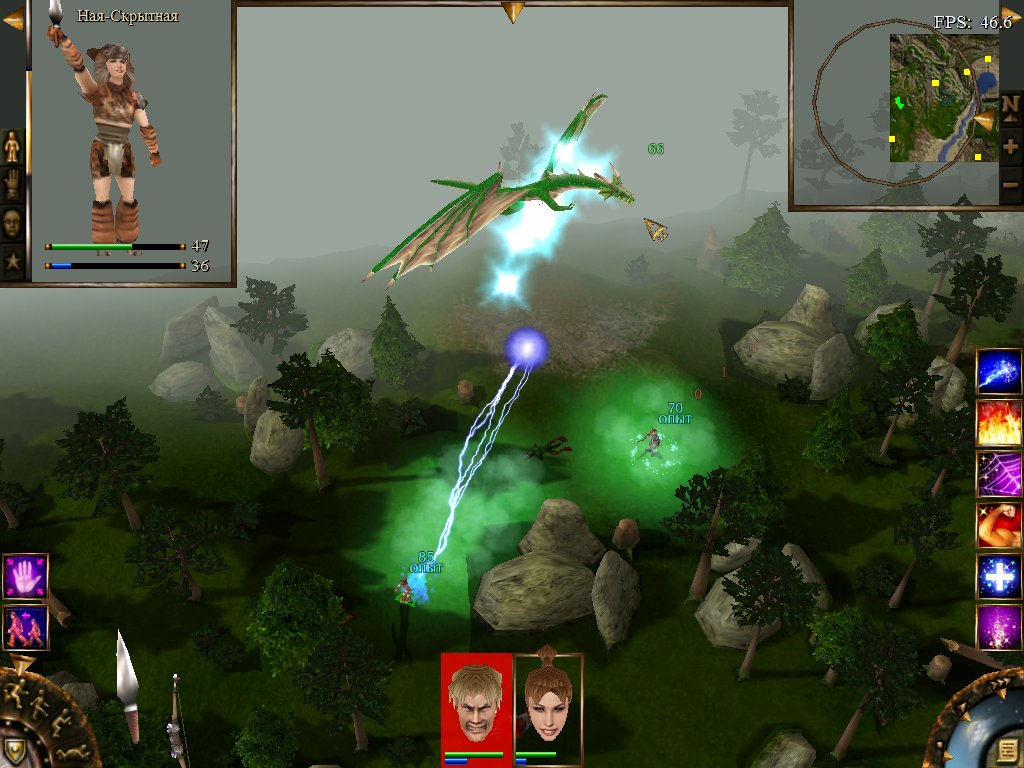Switch to the hand icon tab
Screen dimensions: 1024x768
[x=12, y=184]
